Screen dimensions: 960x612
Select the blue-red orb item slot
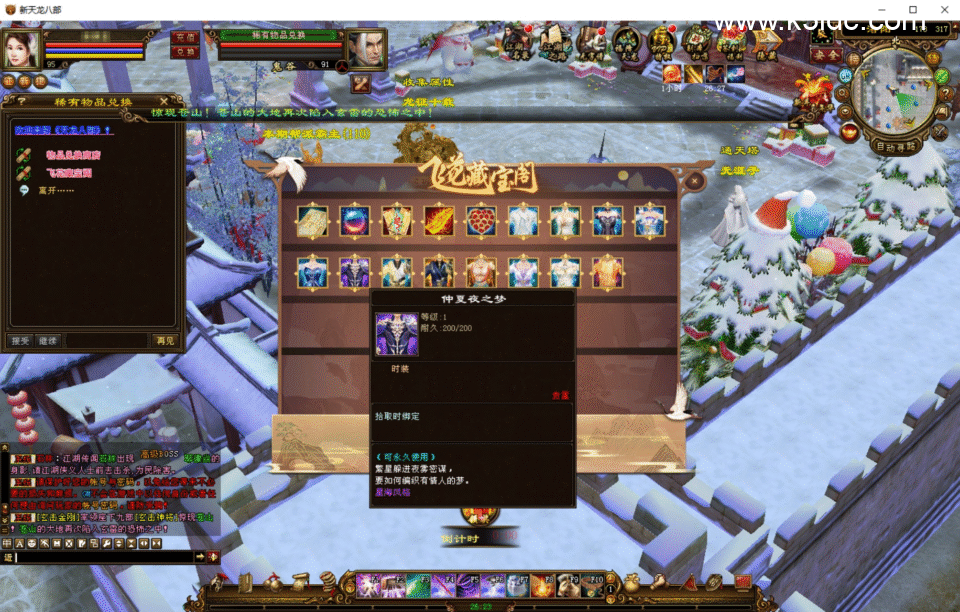(355, 221)
